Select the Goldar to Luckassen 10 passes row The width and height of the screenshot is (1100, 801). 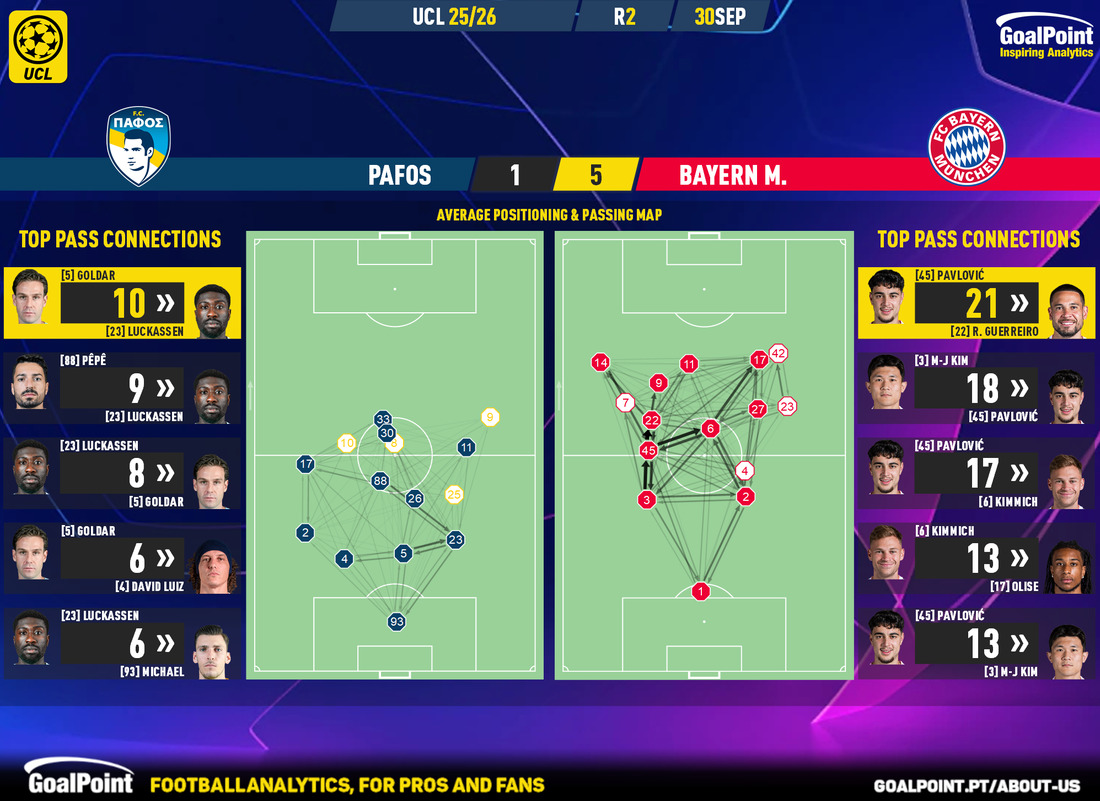[x=122, y=303]
